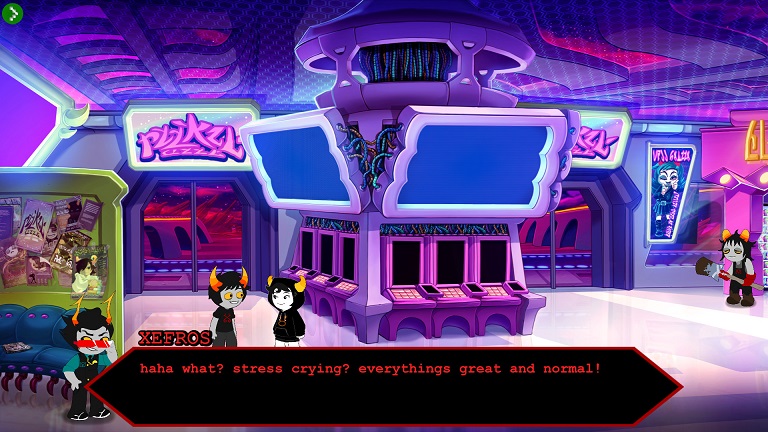The height and width of the screenshot is (432, 768).
Task: Click the green circular overlay icon
Action: tap(13, 13)
